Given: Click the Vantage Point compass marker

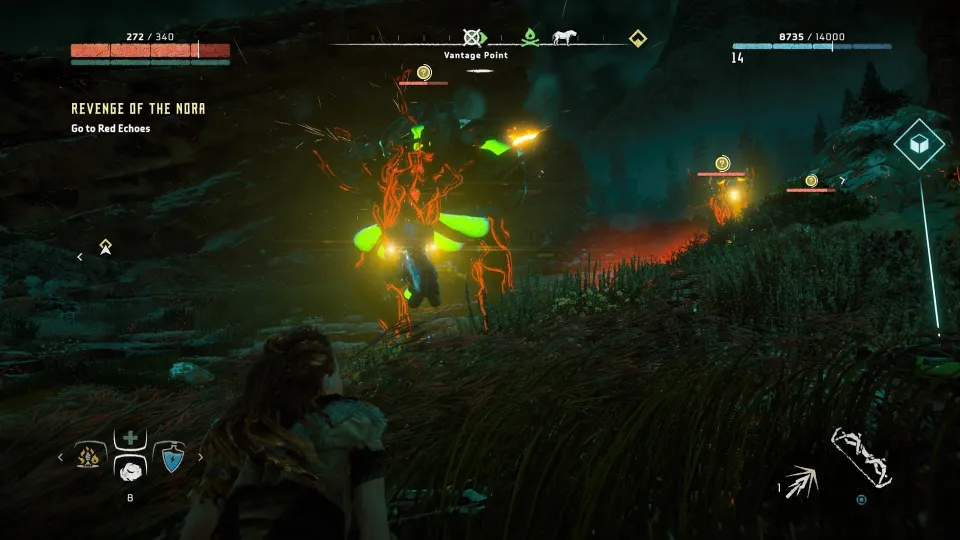Looking at the screenshot, I should coord(473,38).
